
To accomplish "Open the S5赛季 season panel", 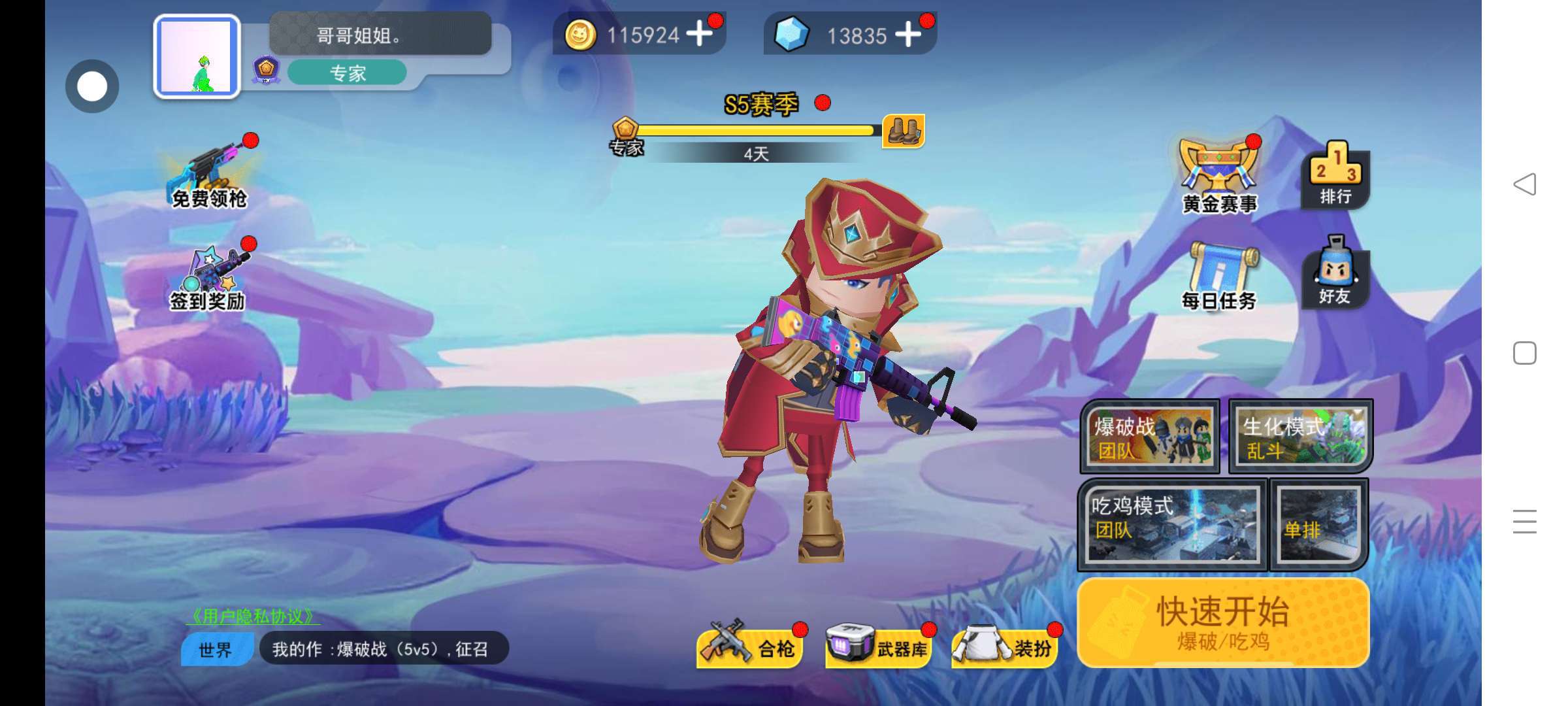I will click(762, 105).
